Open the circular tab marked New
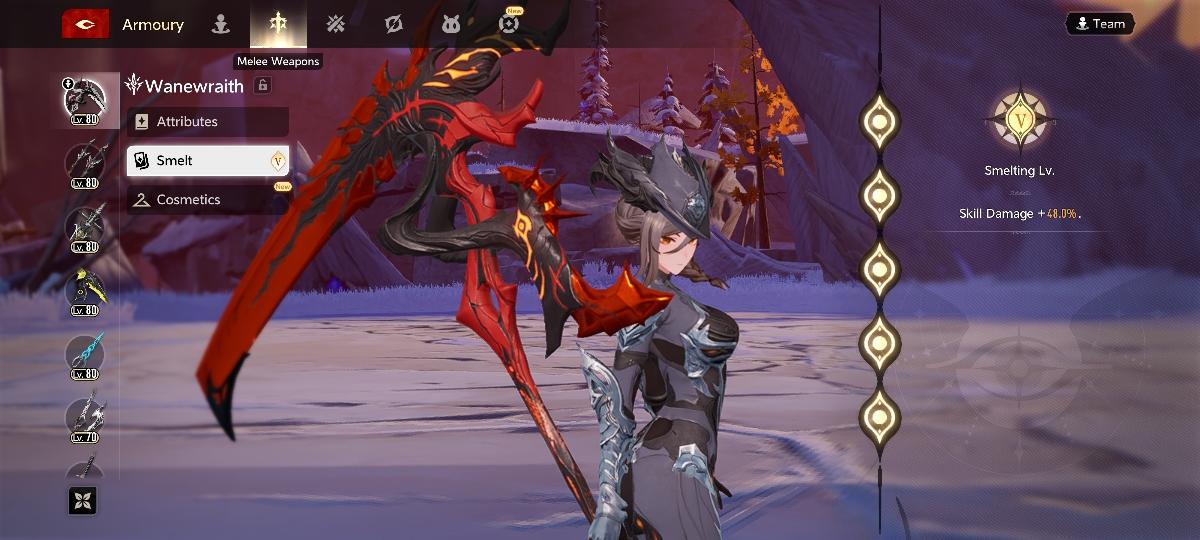1200x540 pixels. click(509, 24)
